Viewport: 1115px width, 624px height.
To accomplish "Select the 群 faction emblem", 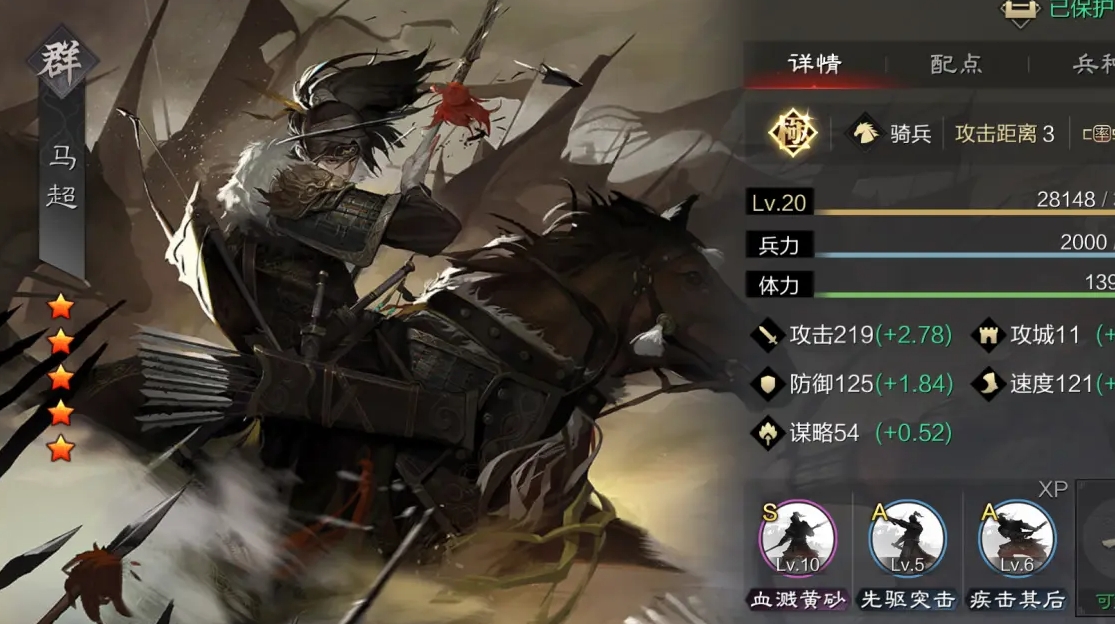I will (61, 61).
